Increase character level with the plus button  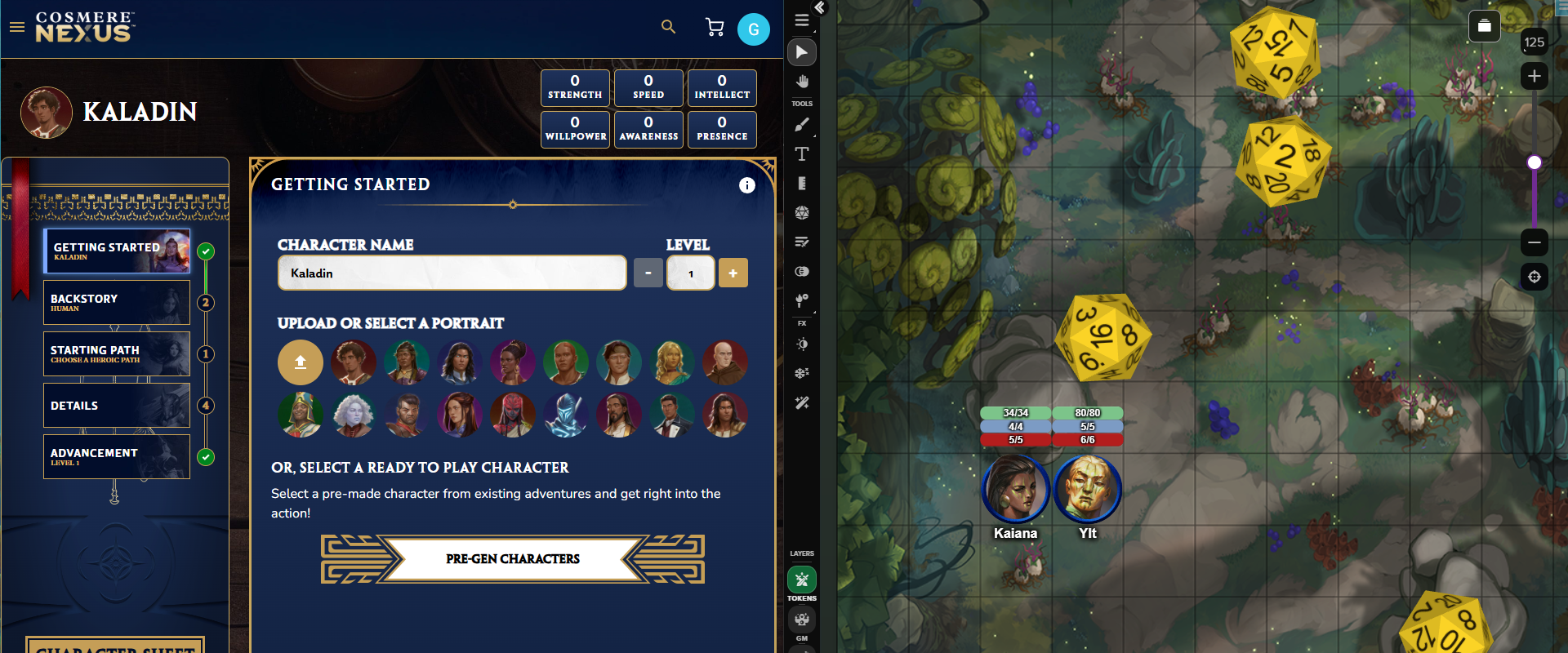point(733,273)
